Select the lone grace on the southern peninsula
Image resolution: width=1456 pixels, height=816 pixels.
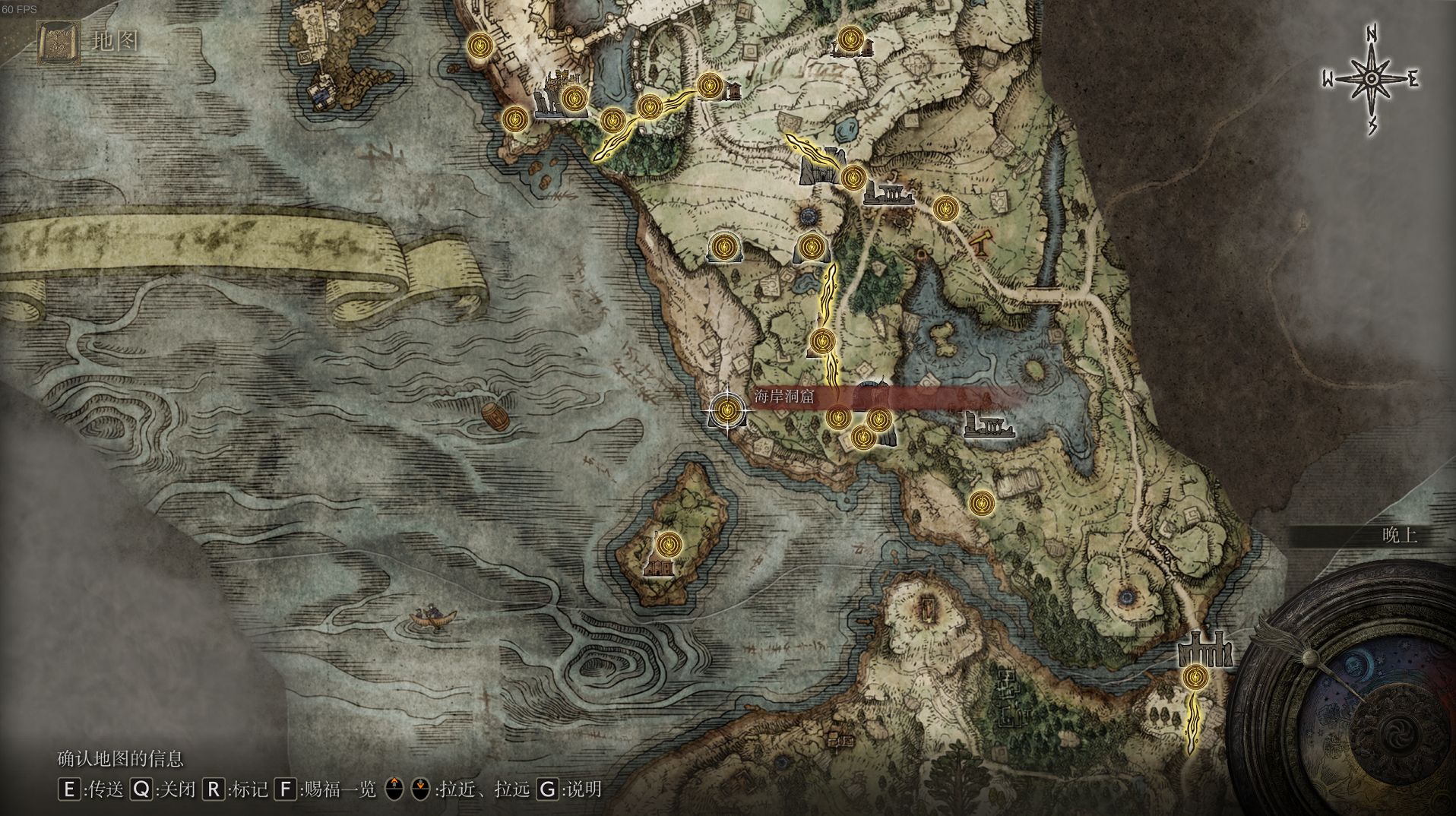tap(981, 501)
